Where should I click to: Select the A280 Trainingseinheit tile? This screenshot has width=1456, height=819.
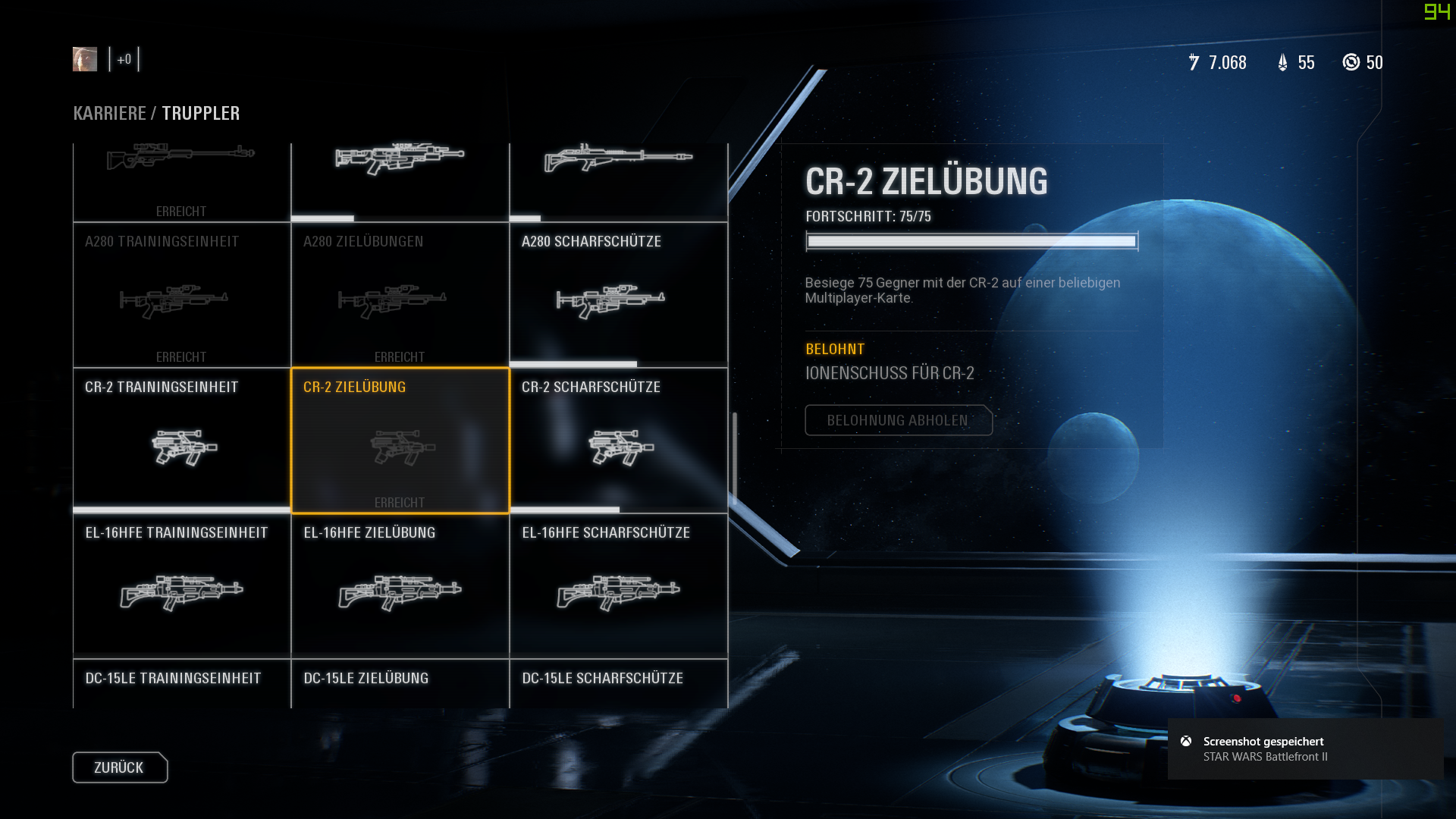pos(182,295)
